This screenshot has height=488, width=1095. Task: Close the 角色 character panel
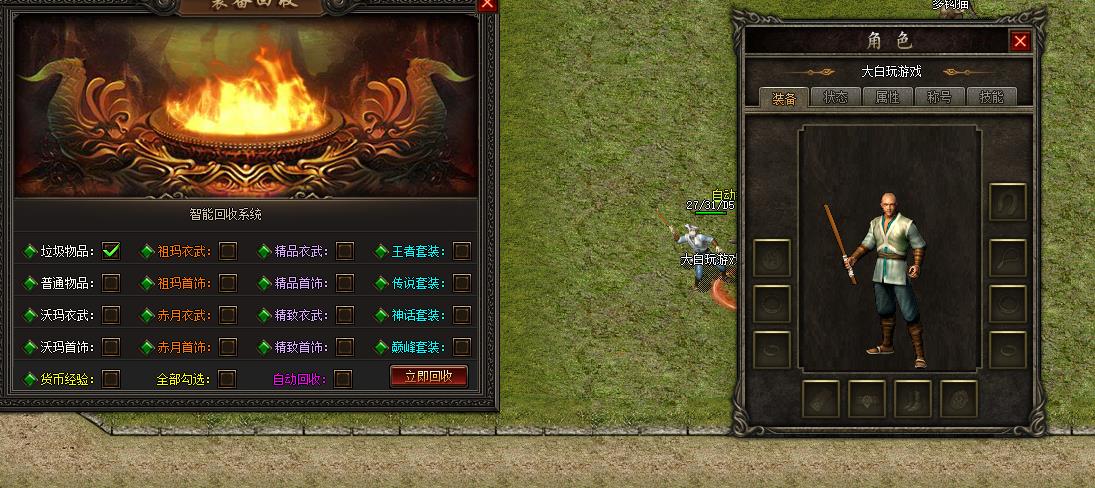[x=1020, y=41]
